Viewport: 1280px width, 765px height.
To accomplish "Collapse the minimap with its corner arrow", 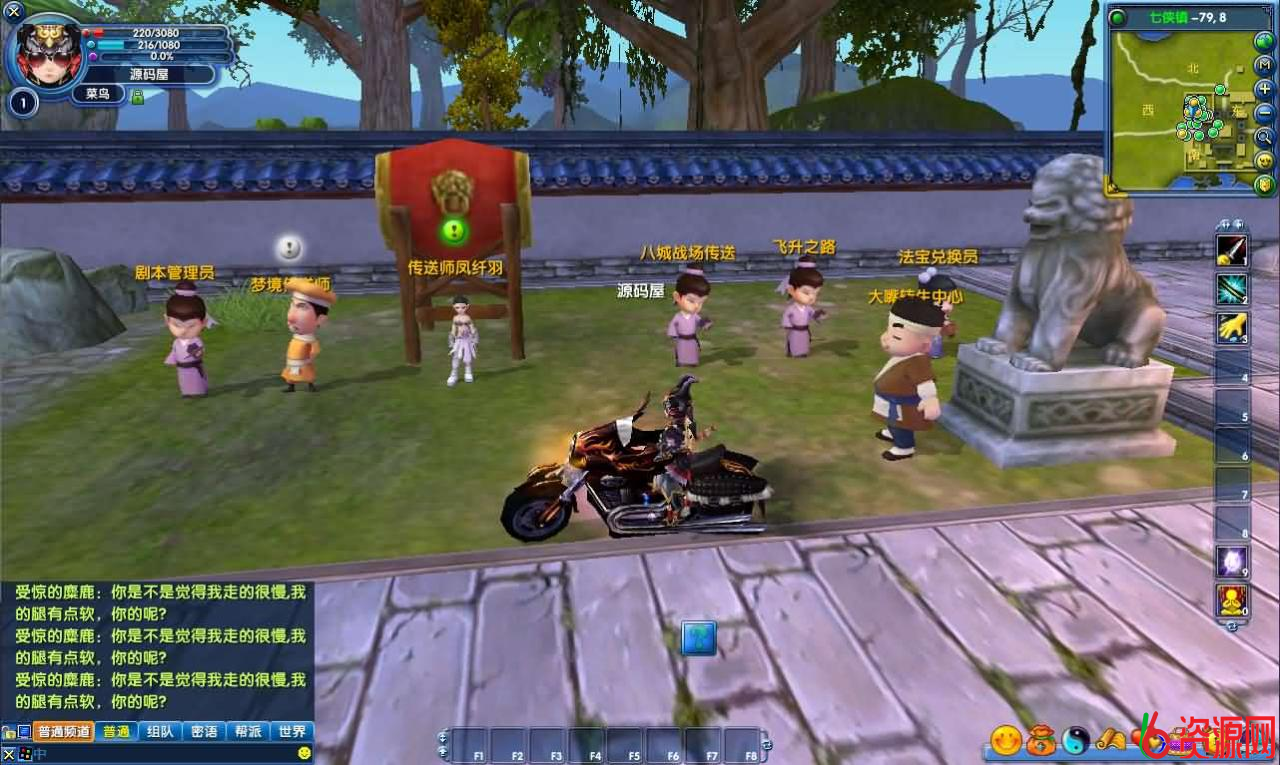I will (x=1111, y=187).
